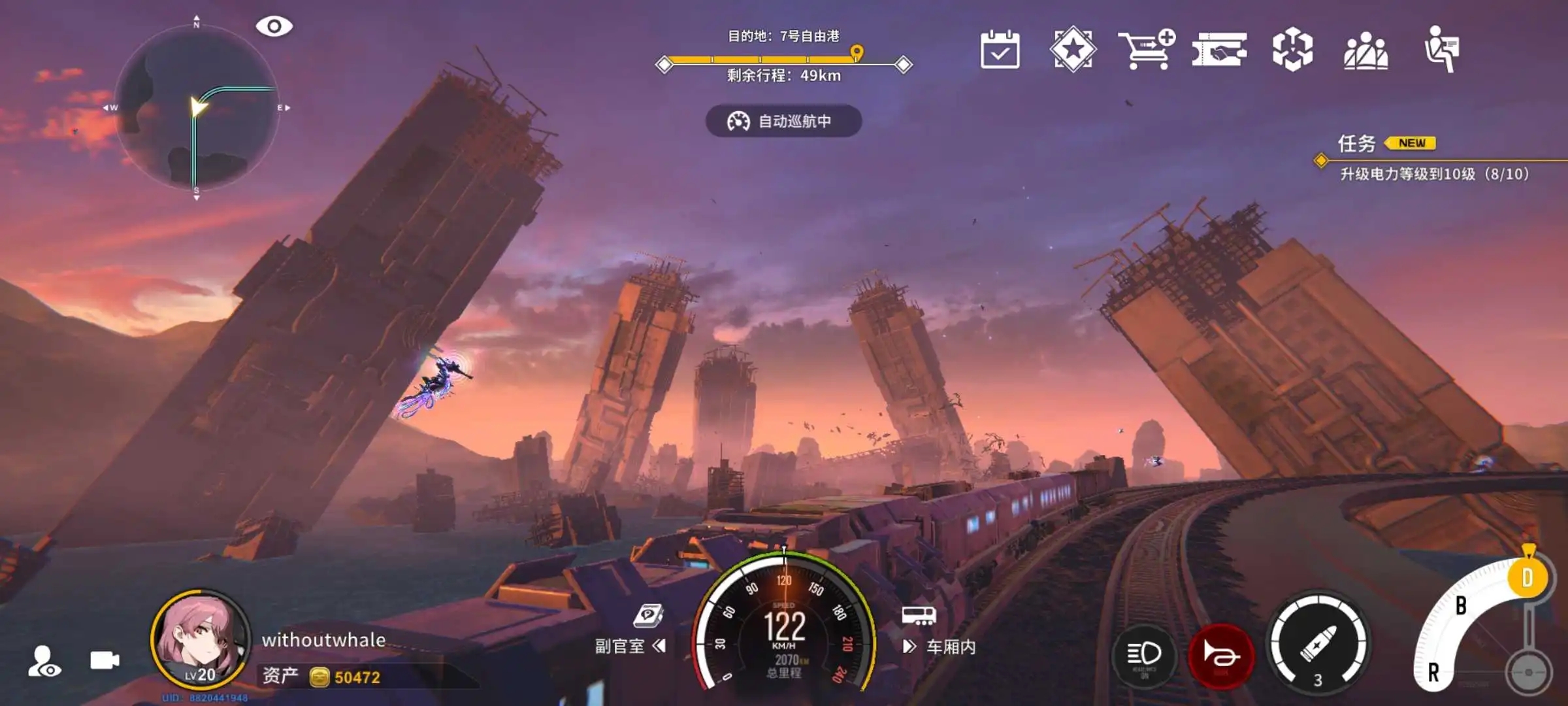Open the star badge menu
Viewport: 1568px width, 706px height.
point(1073,50)
